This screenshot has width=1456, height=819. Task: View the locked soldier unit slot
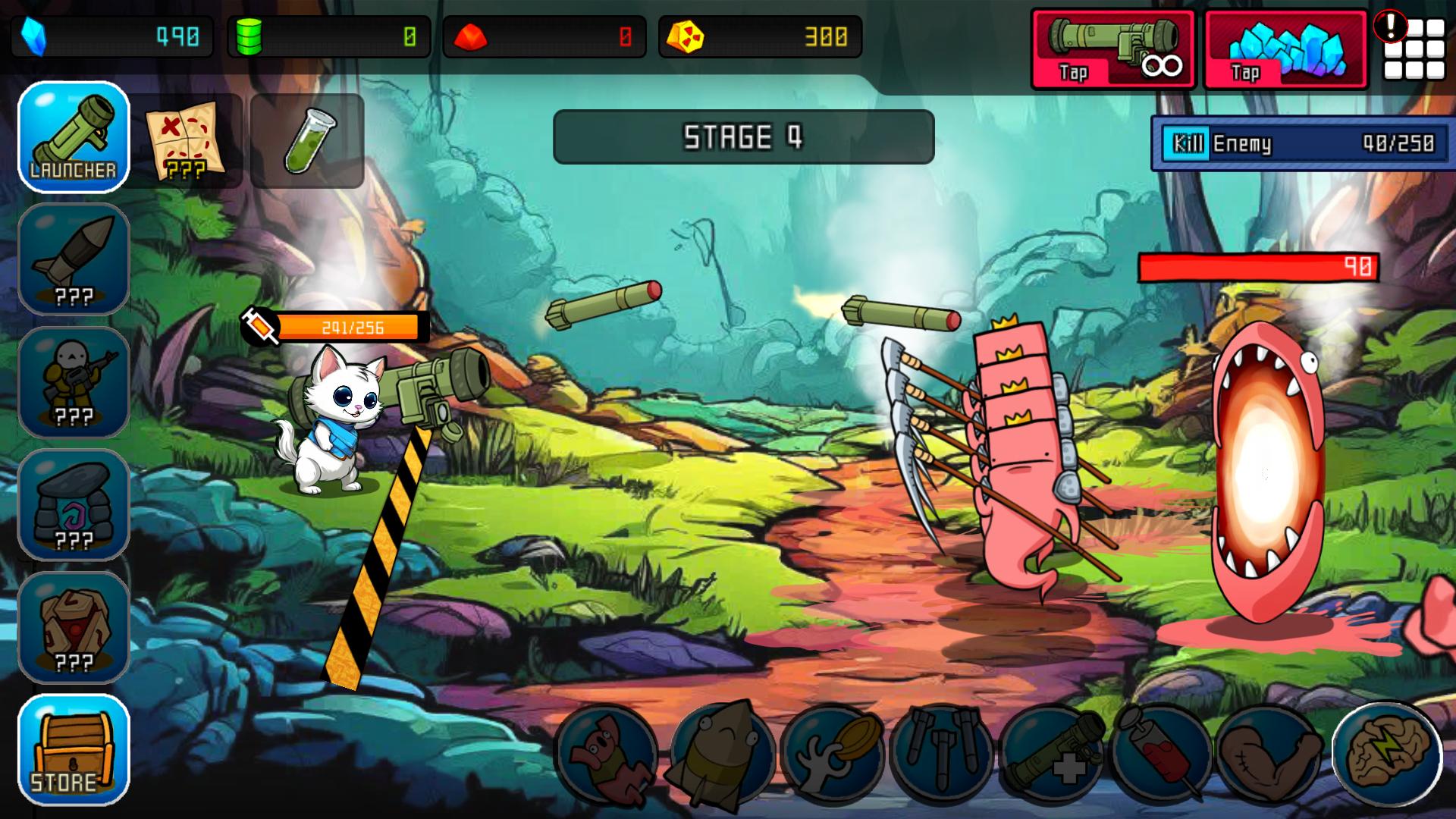tap(73, 383)
